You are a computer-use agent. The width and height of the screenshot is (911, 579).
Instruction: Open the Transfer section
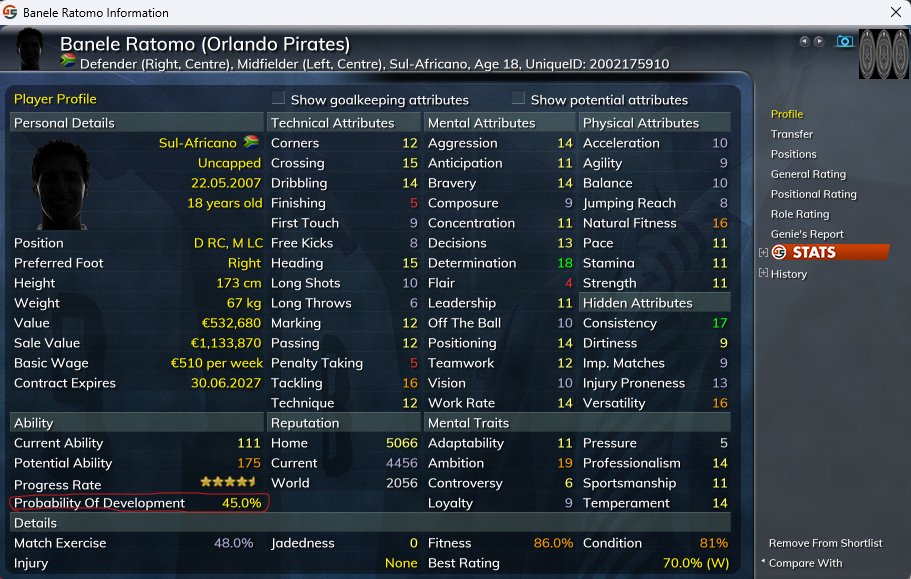tap(791, 134)
